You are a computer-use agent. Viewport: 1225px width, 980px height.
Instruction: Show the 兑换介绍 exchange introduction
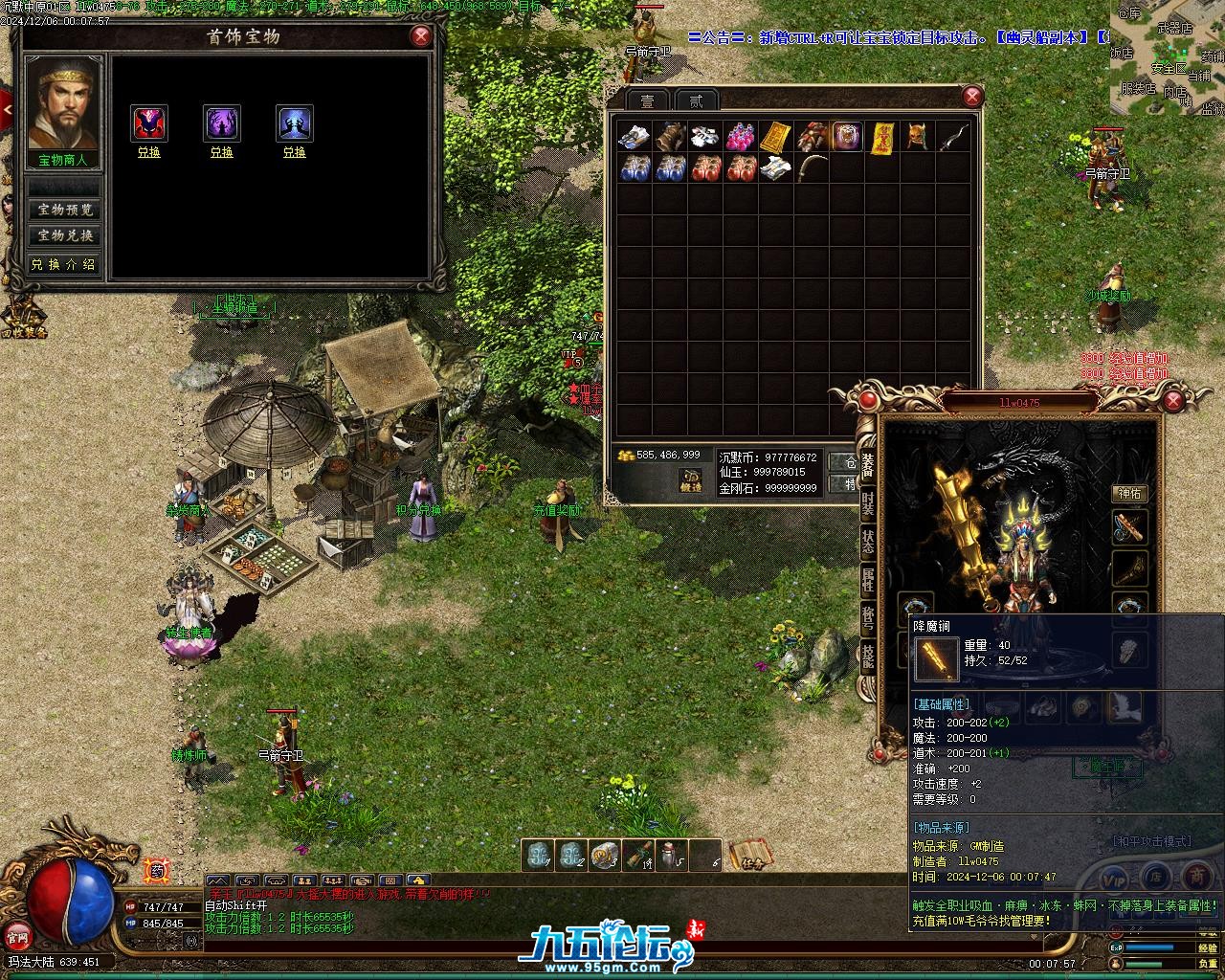[x=65, y=264]
